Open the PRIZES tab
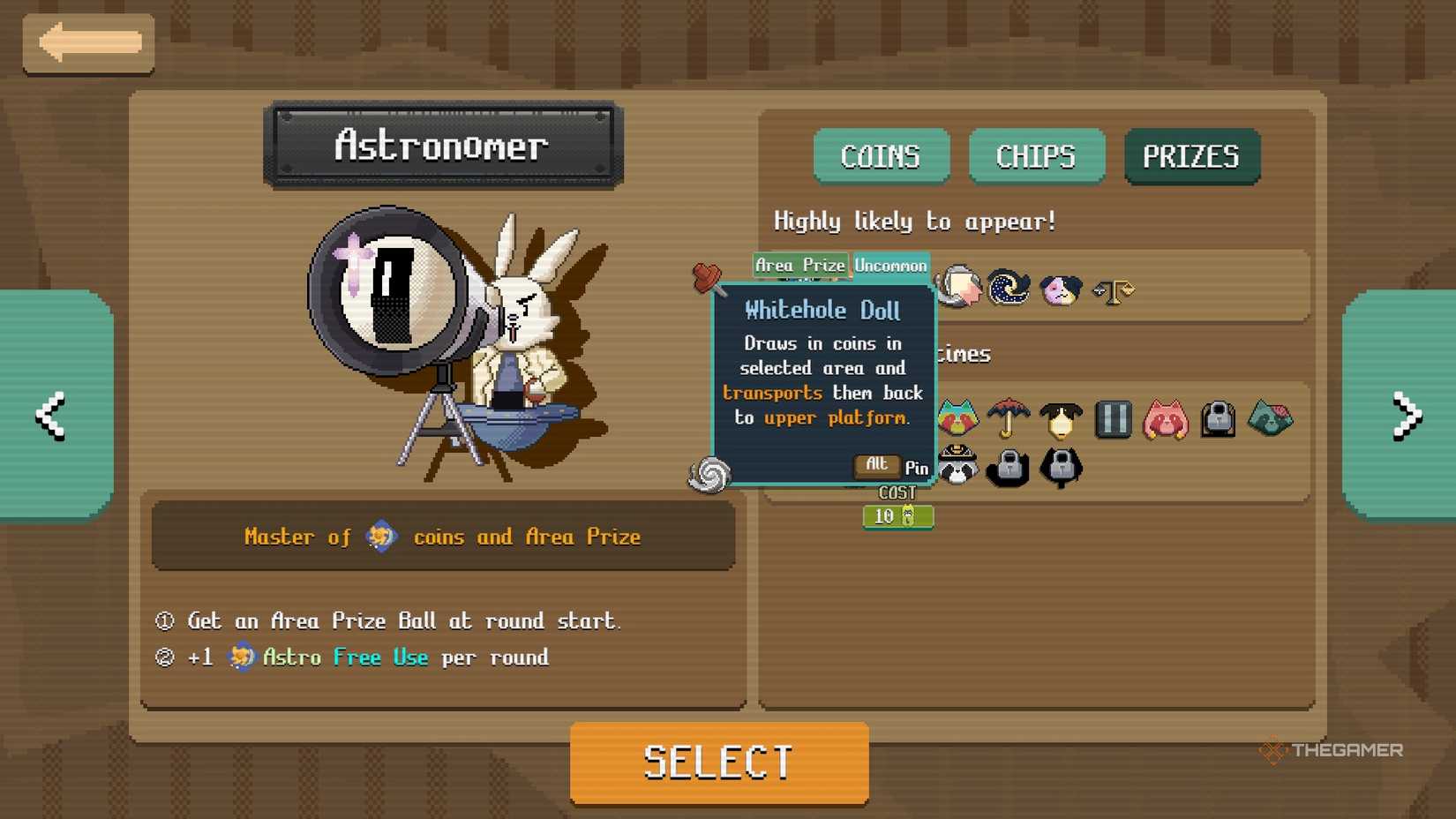The height and width of the screenshot is (819, 1456). tap(1191, 156)
